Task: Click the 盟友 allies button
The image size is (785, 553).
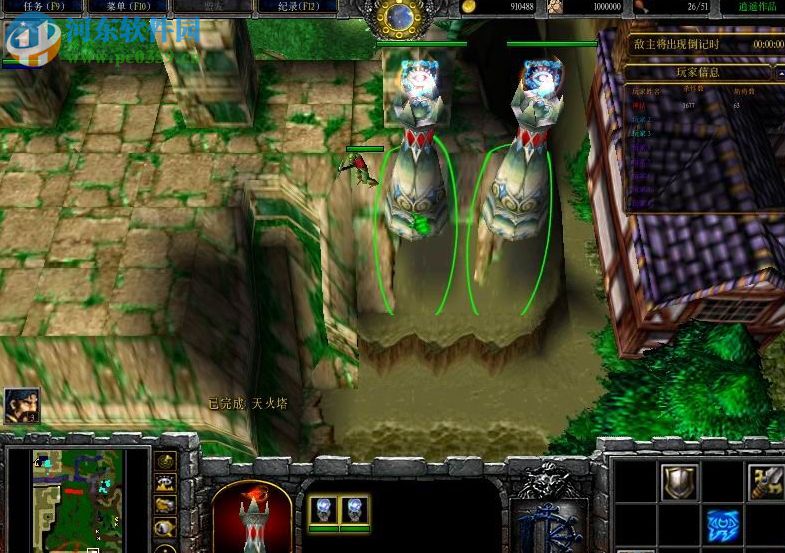Action: [x=208, y=6]
